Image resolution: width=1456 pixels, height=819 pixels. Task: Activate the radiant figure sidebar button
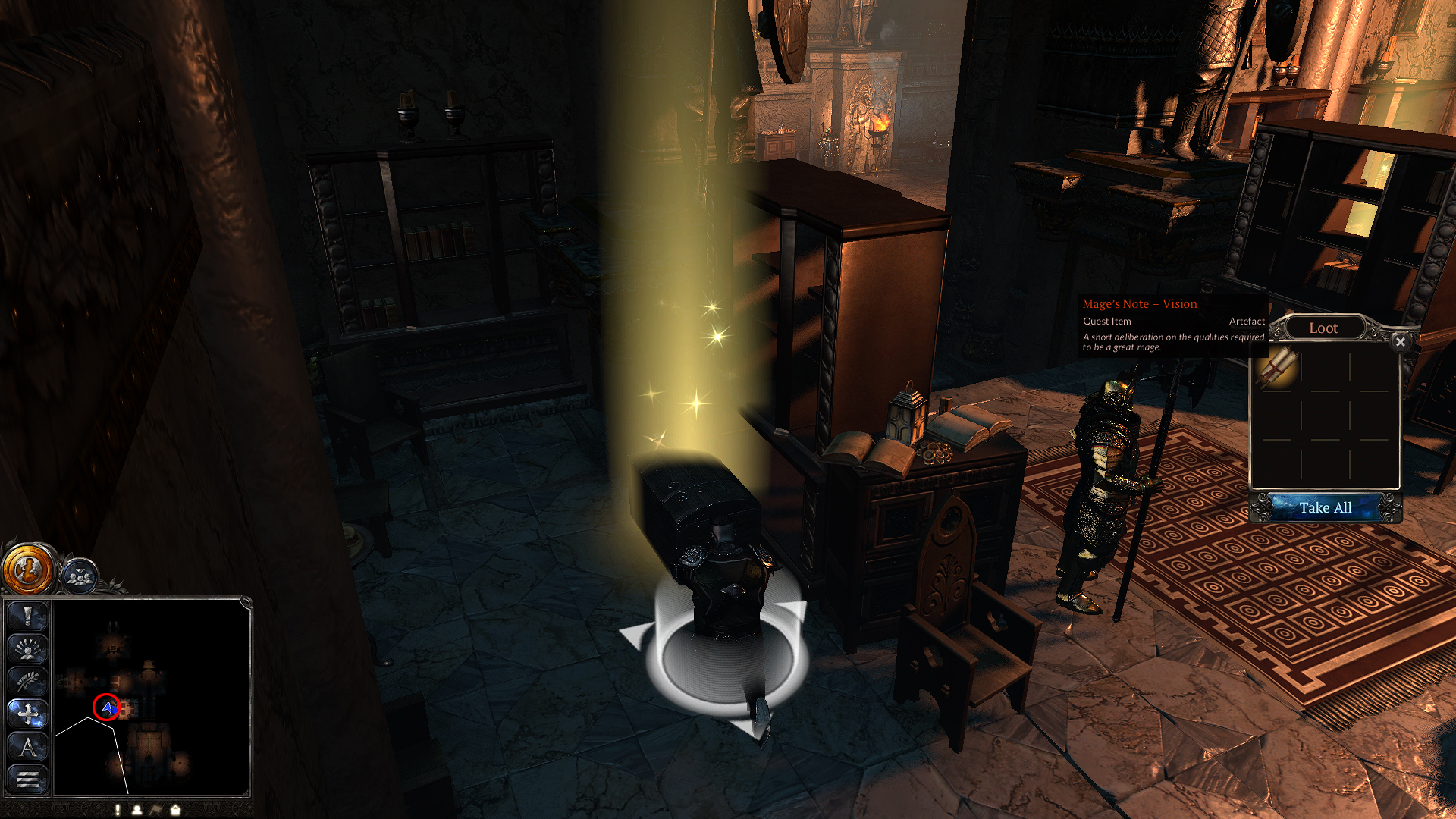pyautogui.click(x=28, y=649)
